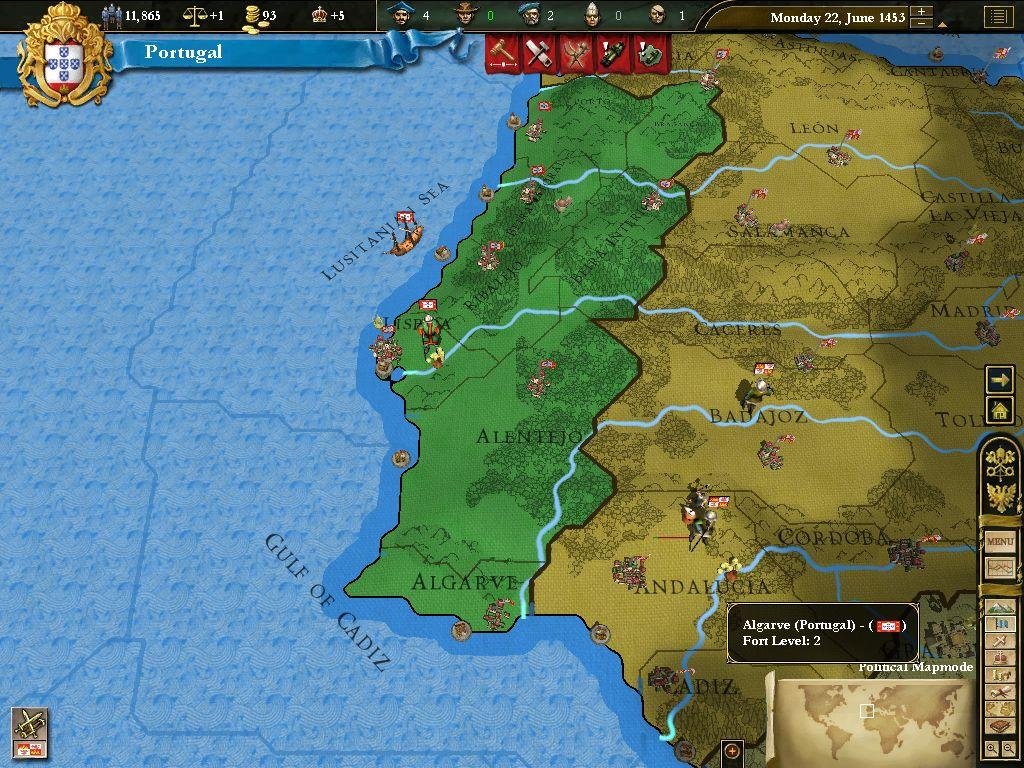Click the red hammer alert icon
This screenshot has height=768, width=1024.
click(504, 54)
